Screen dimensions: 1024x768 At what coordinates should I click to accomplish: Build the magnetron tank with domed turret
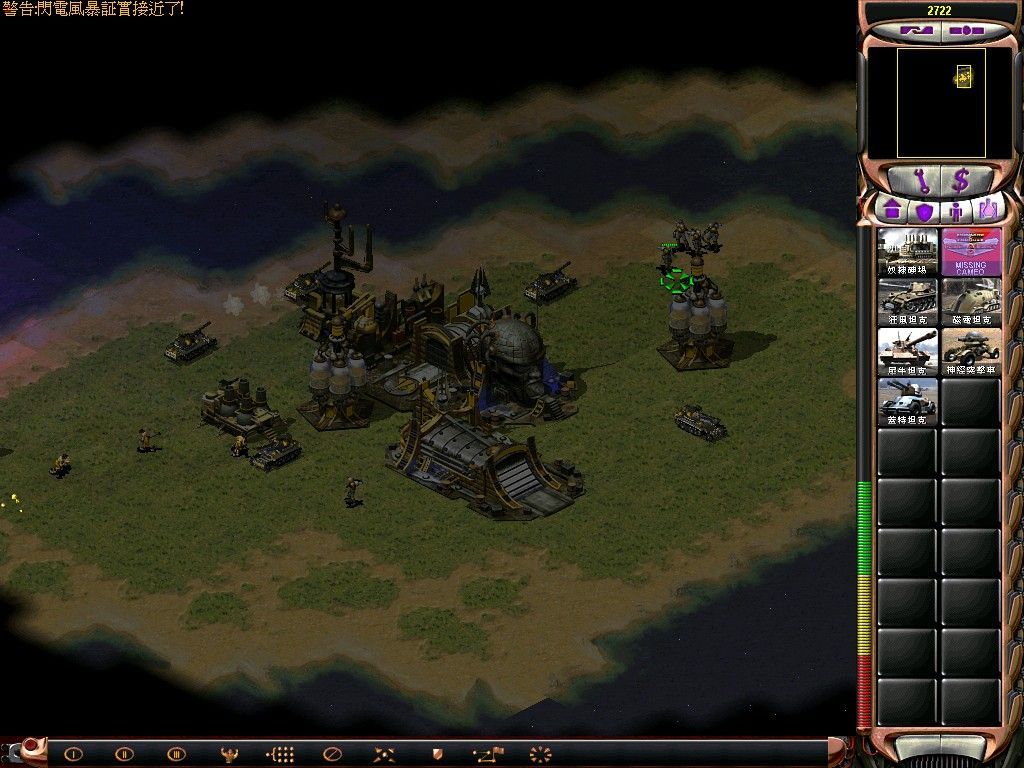coord(970,302)
